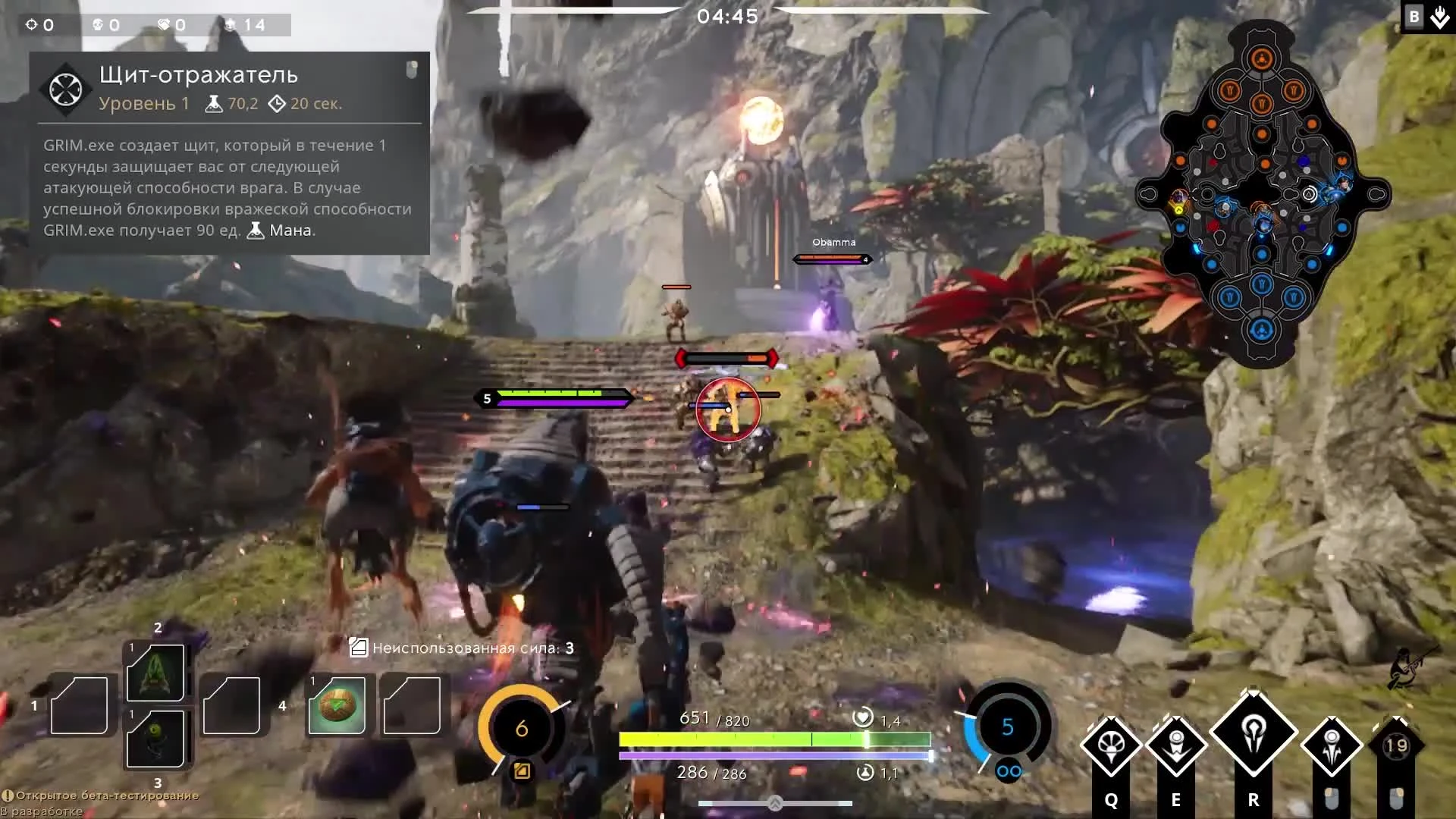The height and width of the screenshot is (819, 1456).
Task: Click the unused power card icon
Action: tap(357, 648)
